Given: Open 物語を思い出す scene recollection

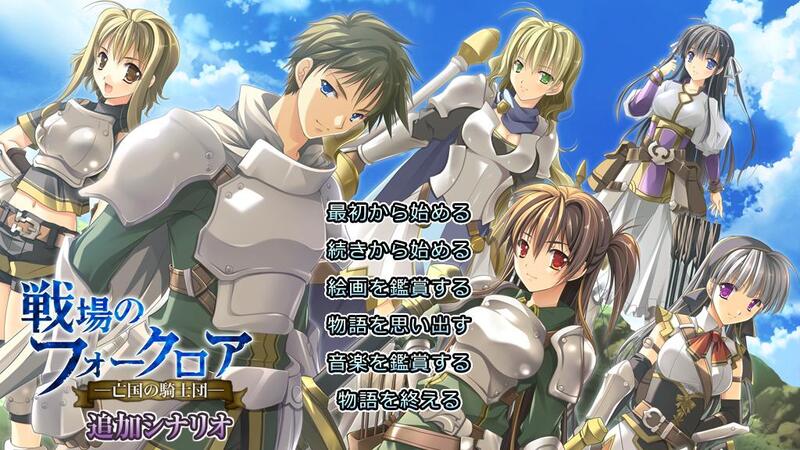Looking at the screenshot, I should click(399, 325).
